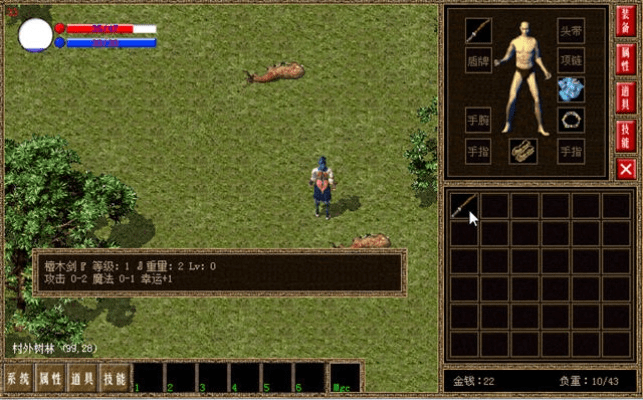Open 属性 in the bottom bar
Image resolution: width=643 pixels, height=400 pixels.
[x=49, y=378]
